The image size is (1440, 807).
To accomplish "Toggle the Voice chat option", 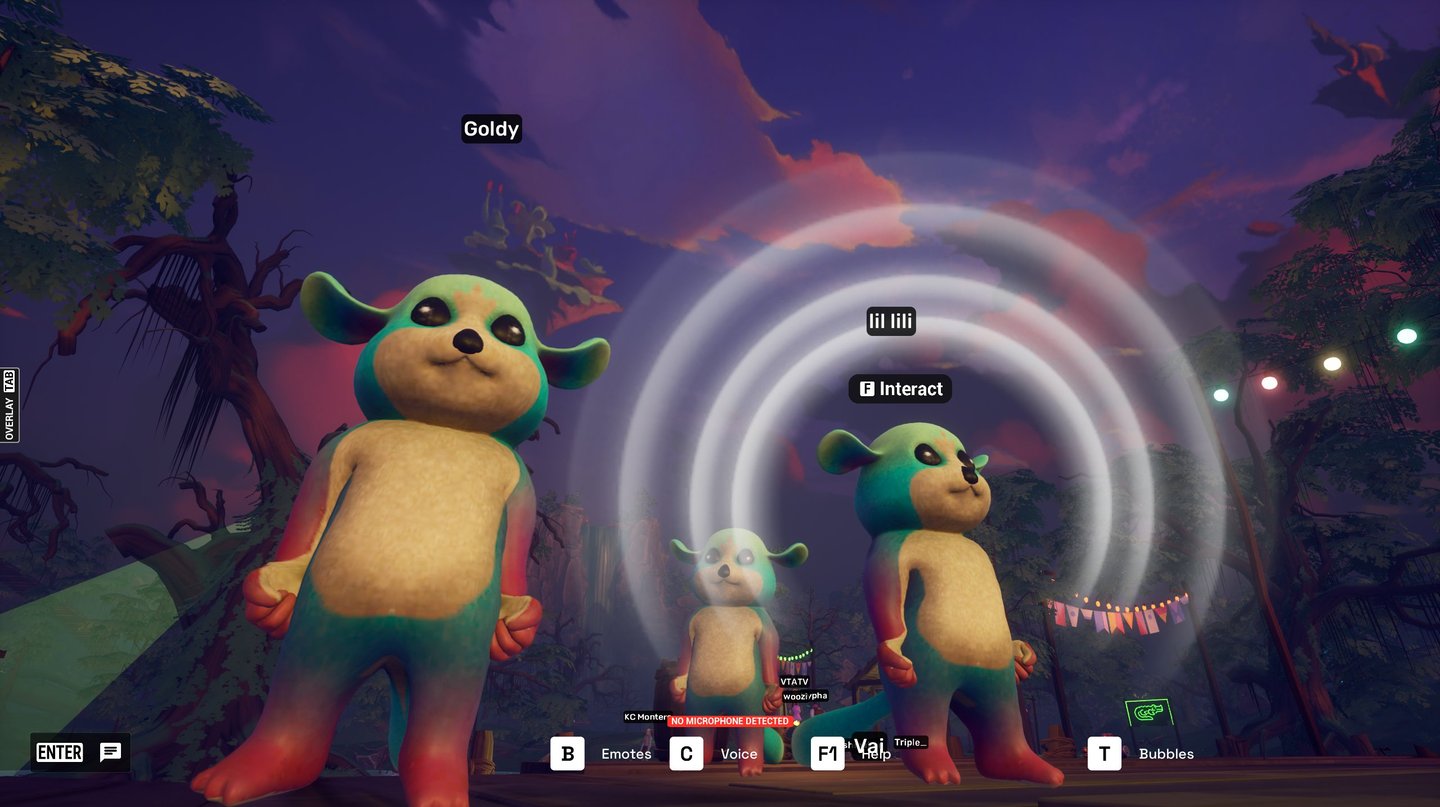I will 686,754.
